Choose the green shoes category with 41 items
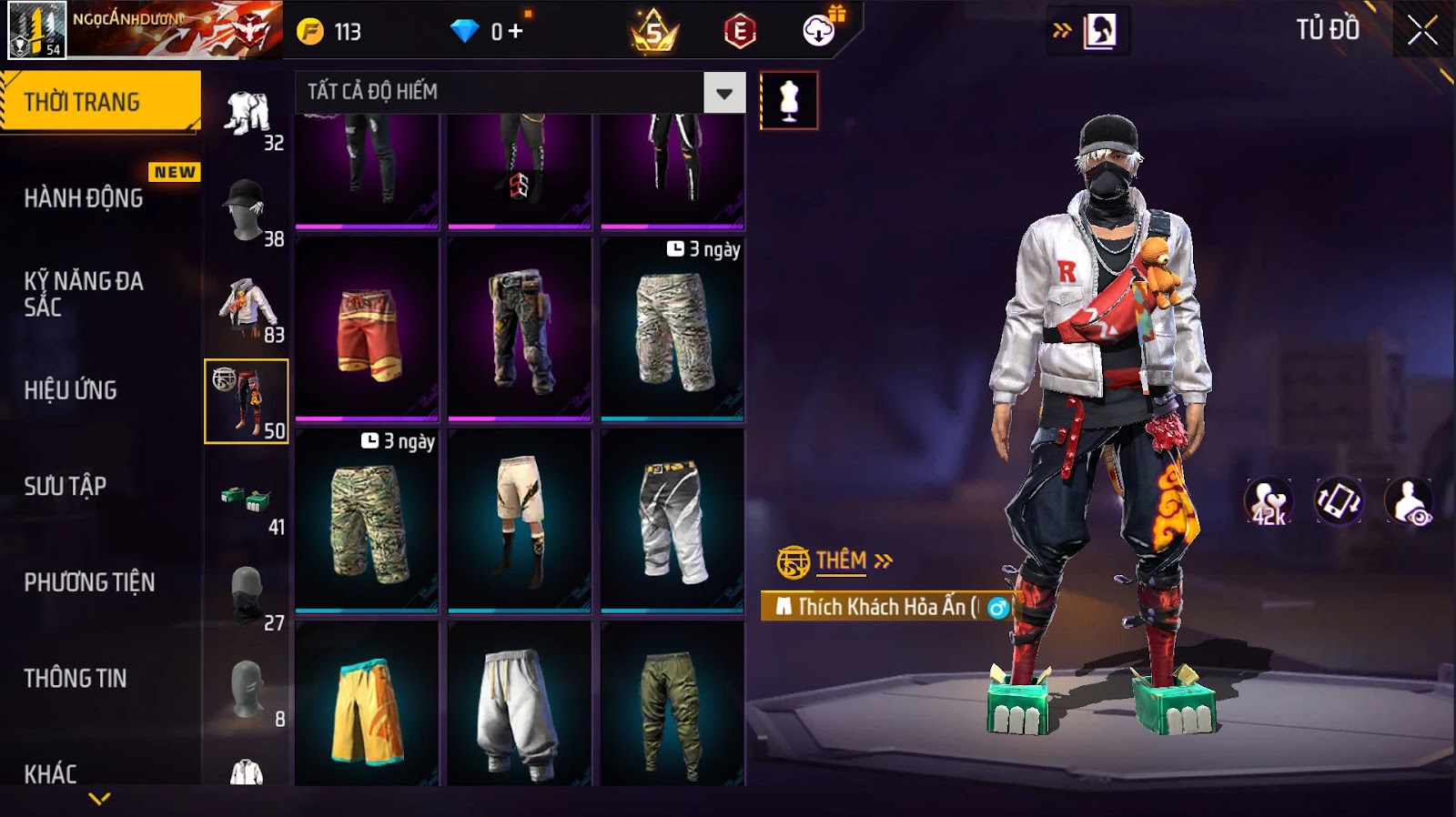The width and height of the screenshot is (1456, 817). (248, 499)
